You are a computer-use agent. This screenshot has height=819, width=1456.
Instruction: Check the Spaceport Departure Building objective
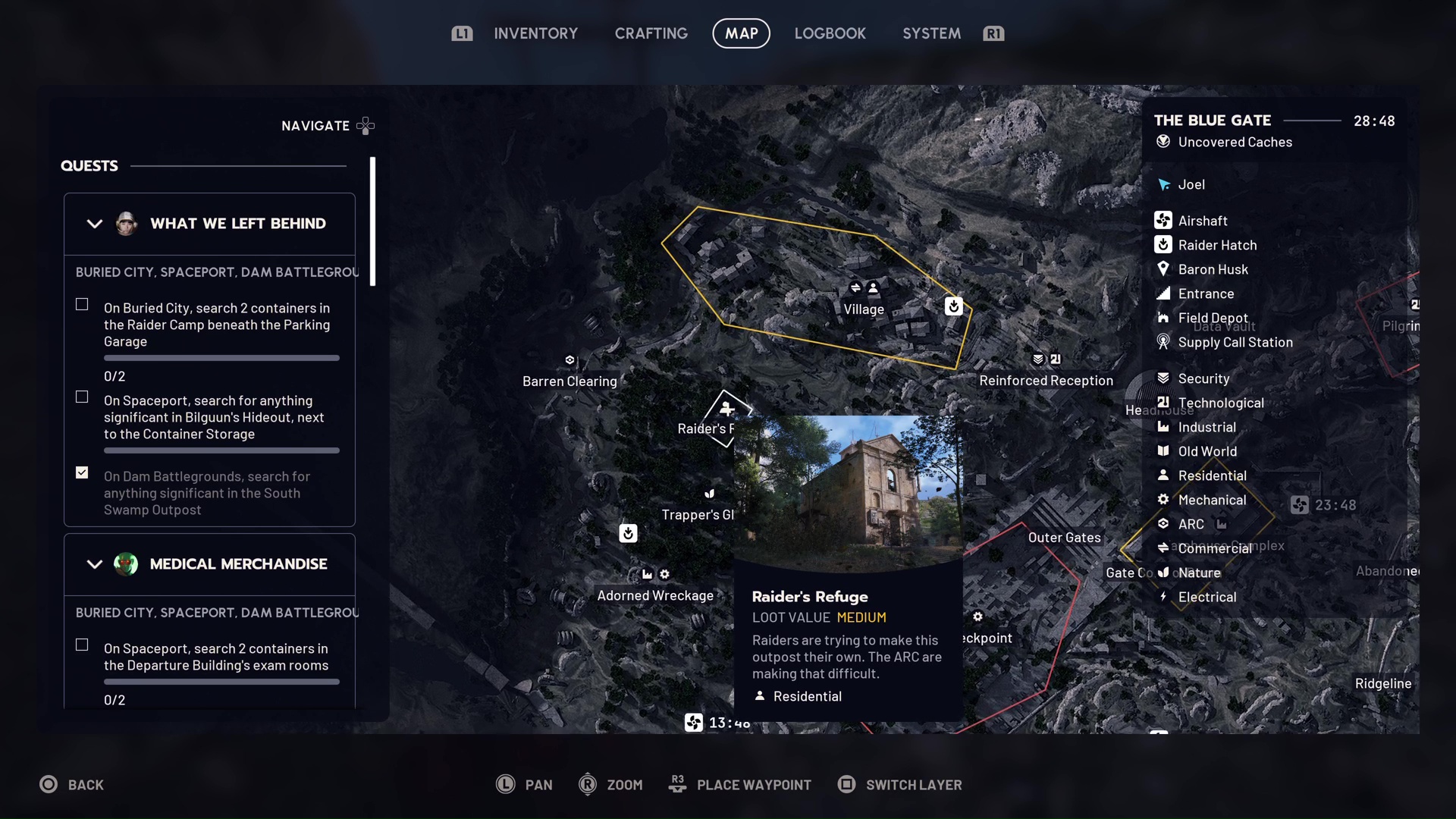[x=81, y=644]
